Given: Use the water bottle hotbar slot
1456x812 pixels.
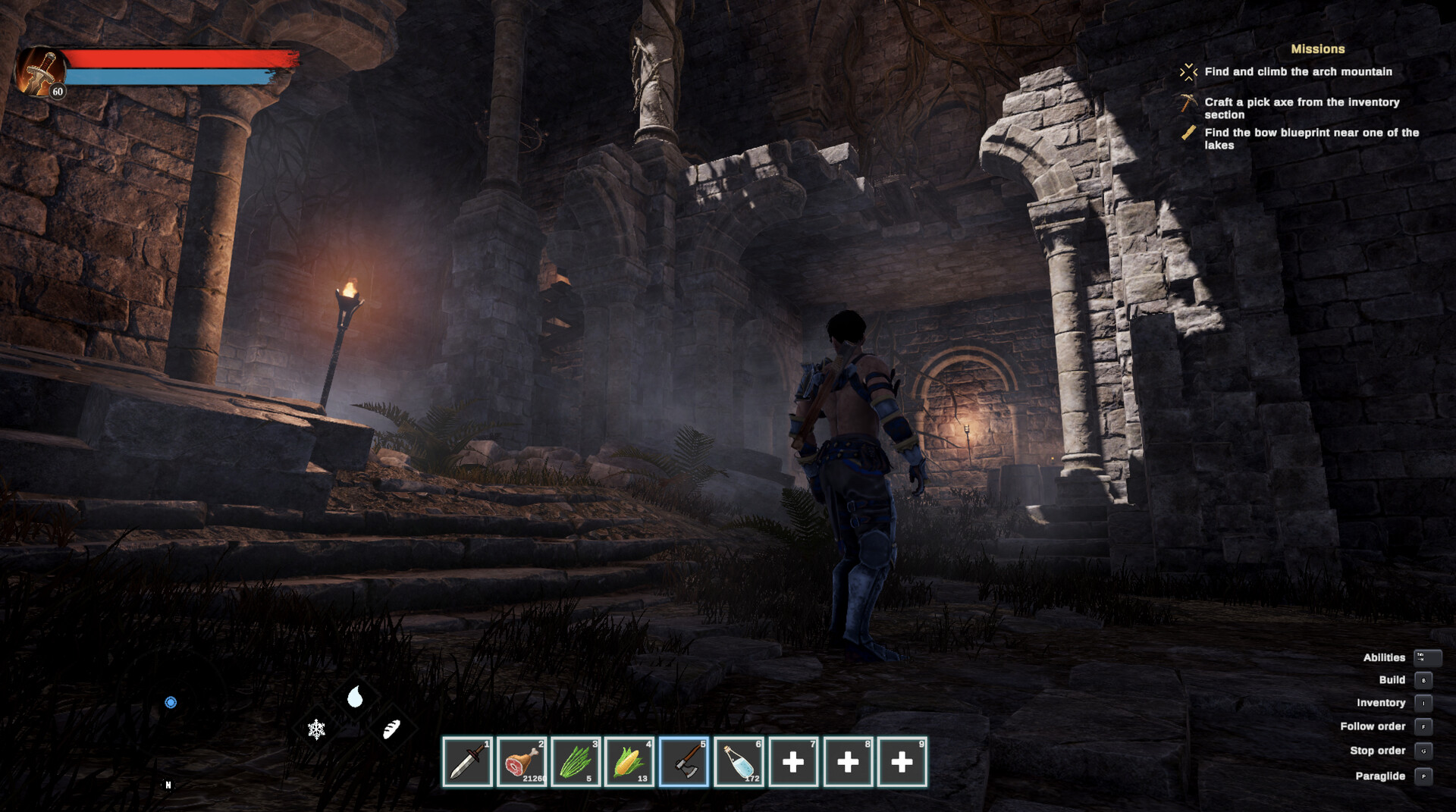Looking at the screenshot, I should pyautogui.click(x=739, y=761).
